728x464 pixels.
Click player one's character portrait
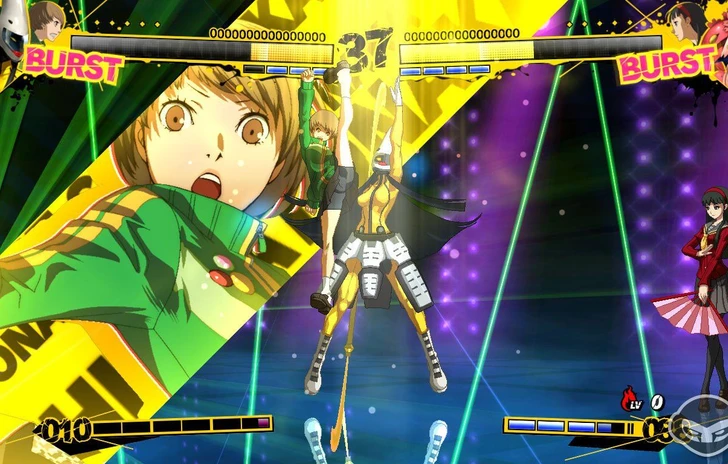tap(47, 21)
